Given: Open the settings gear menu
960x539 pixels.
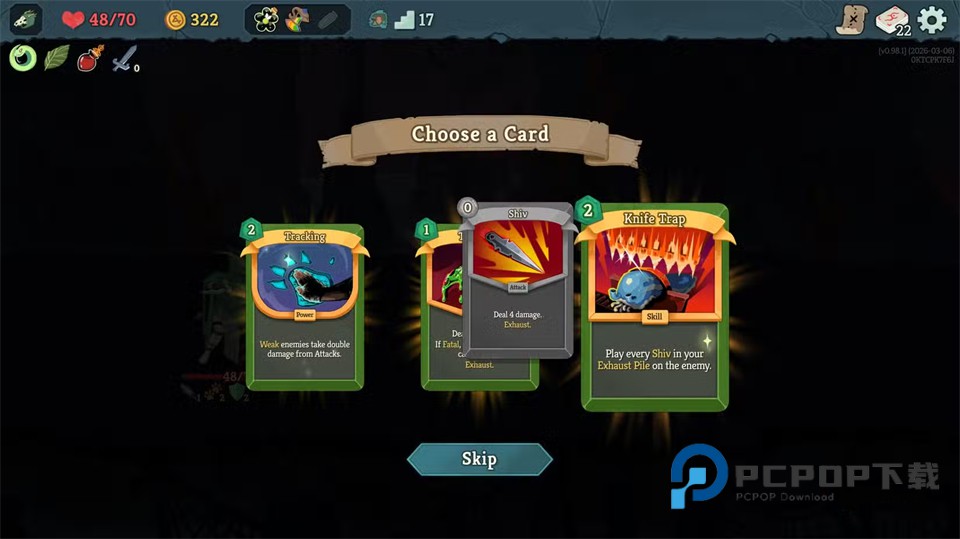Looking at the screenshot, I should tap(932, 20).
